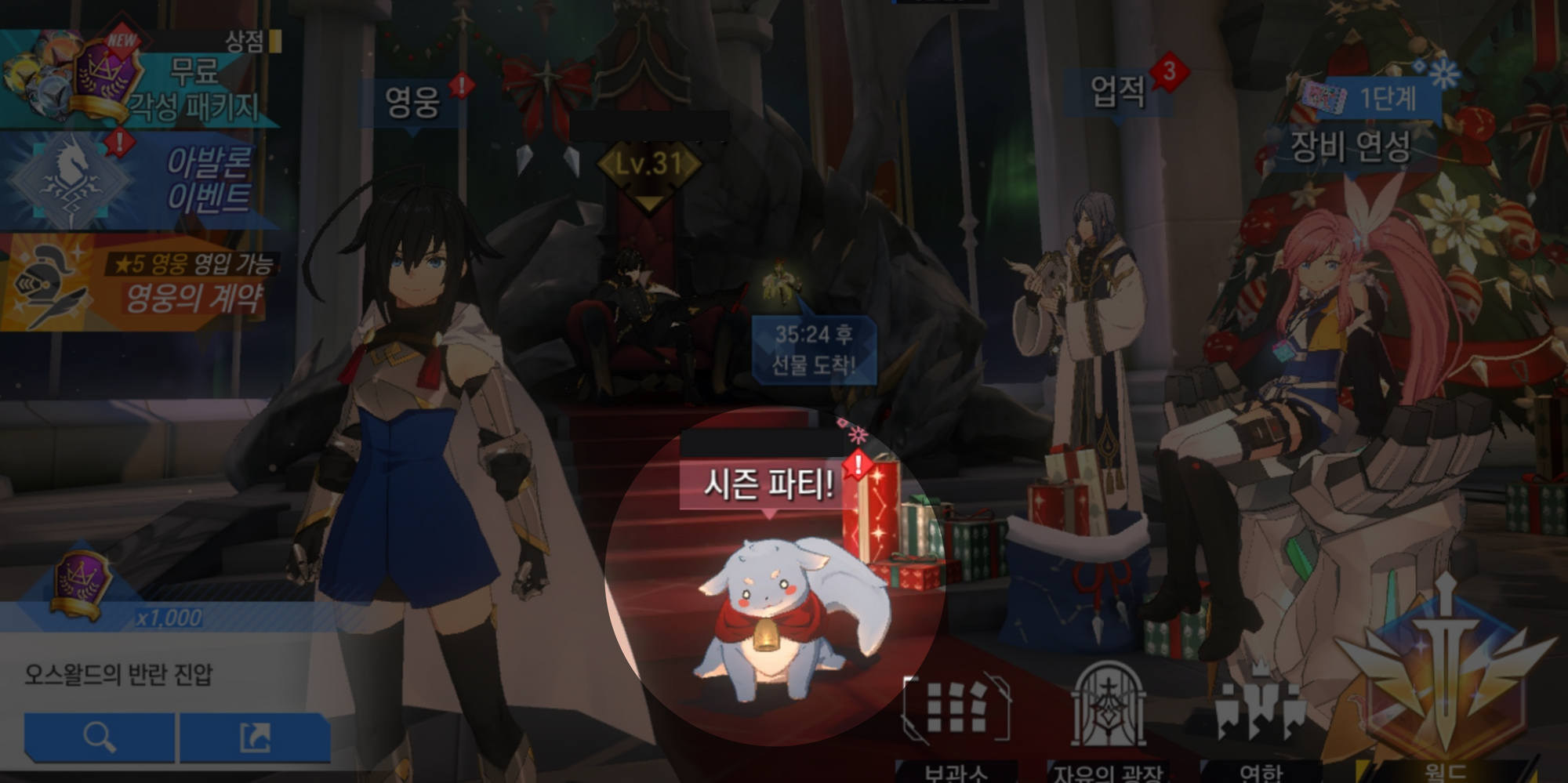Click the magnifying glass quest button
Screen dimensions: 1568x783
click(100, 737)
